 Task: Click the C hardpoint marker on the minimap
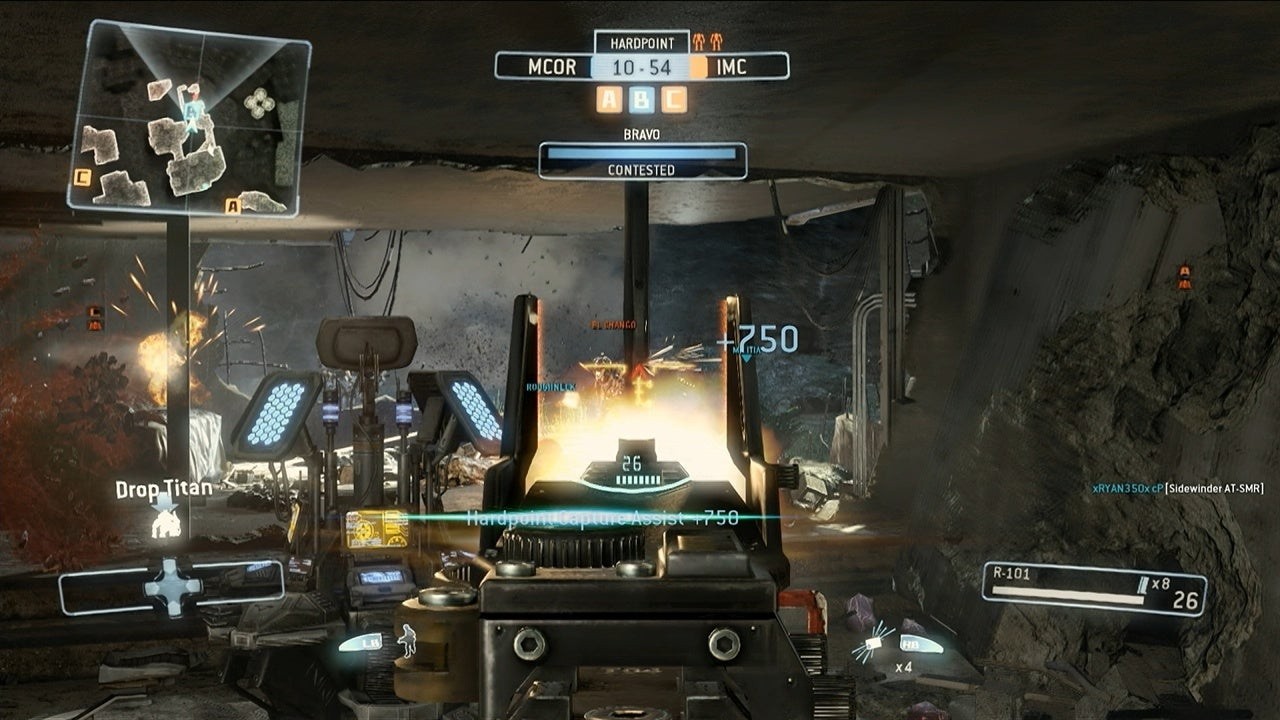(83, 177)
